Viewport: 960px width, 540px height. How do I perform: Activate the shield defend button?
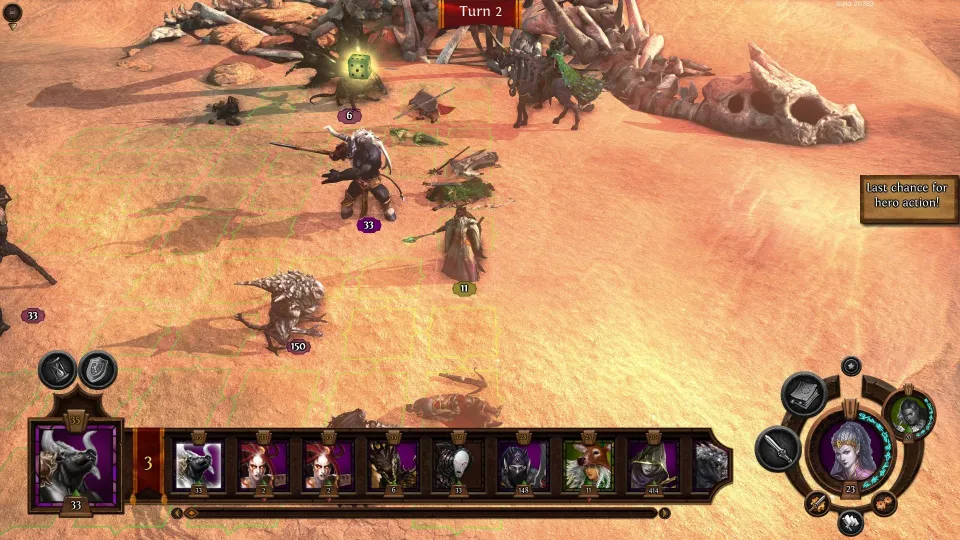click(97, 370)
